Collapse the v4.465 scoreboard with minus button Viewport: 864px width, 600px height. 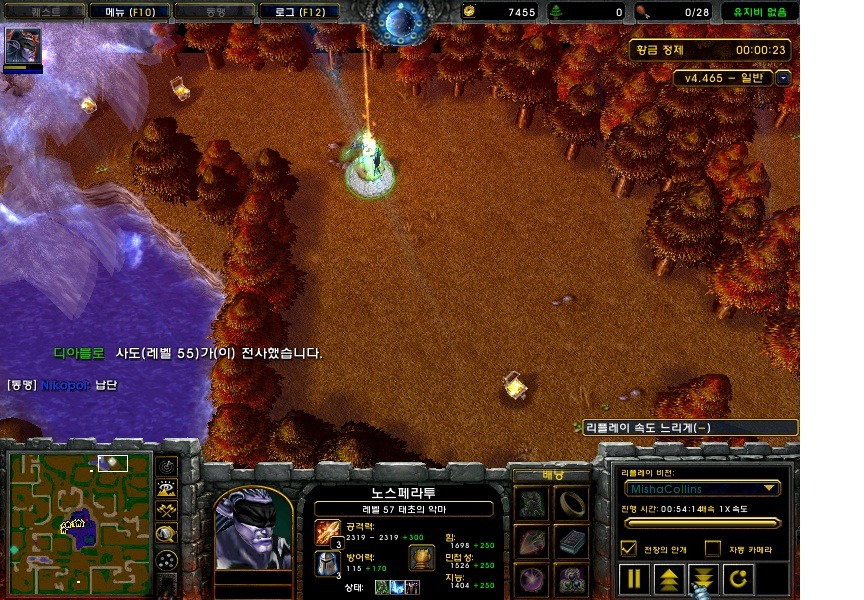(x=783, y=77)
